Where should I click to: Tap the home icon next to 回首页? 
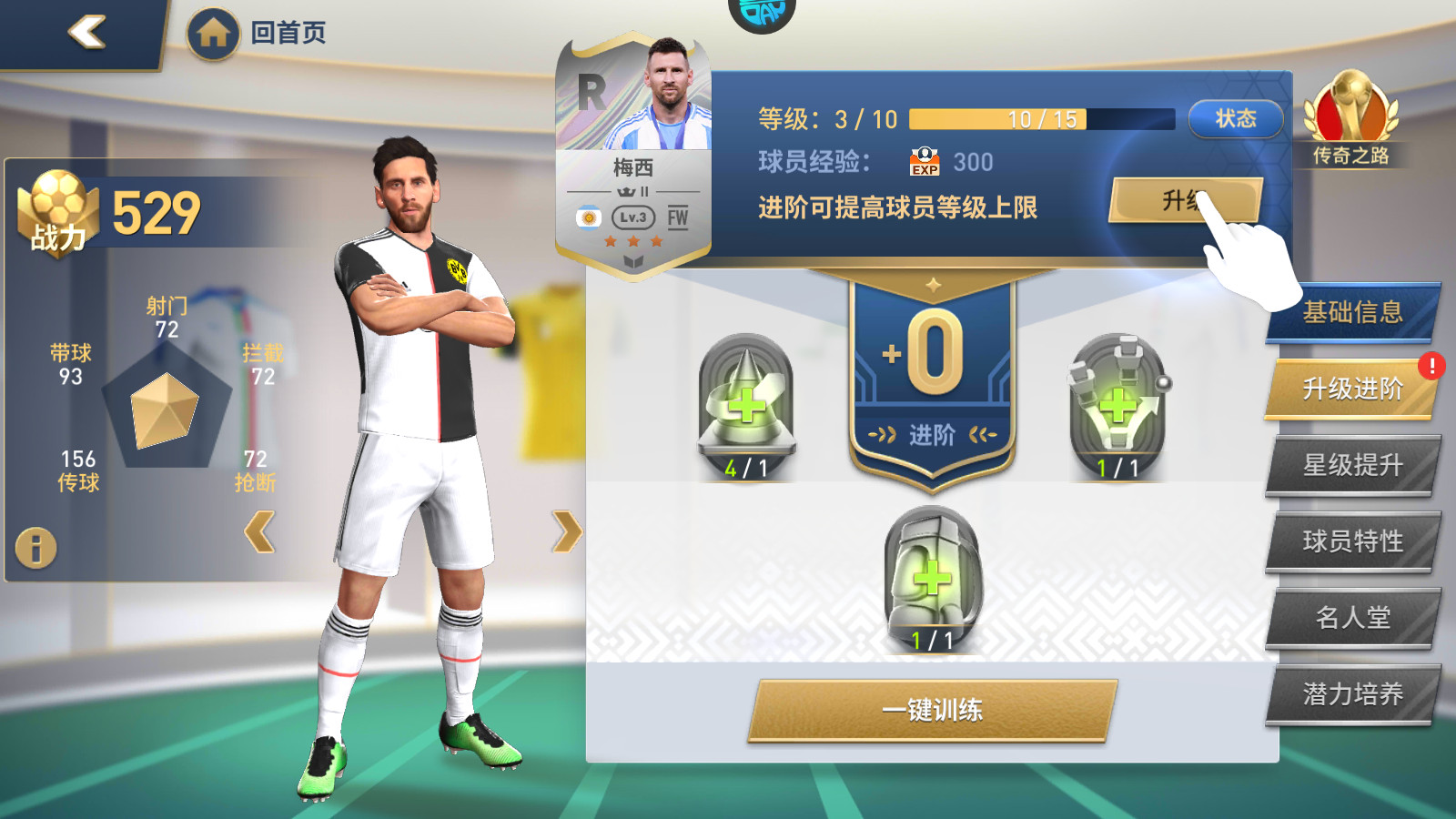216,33
